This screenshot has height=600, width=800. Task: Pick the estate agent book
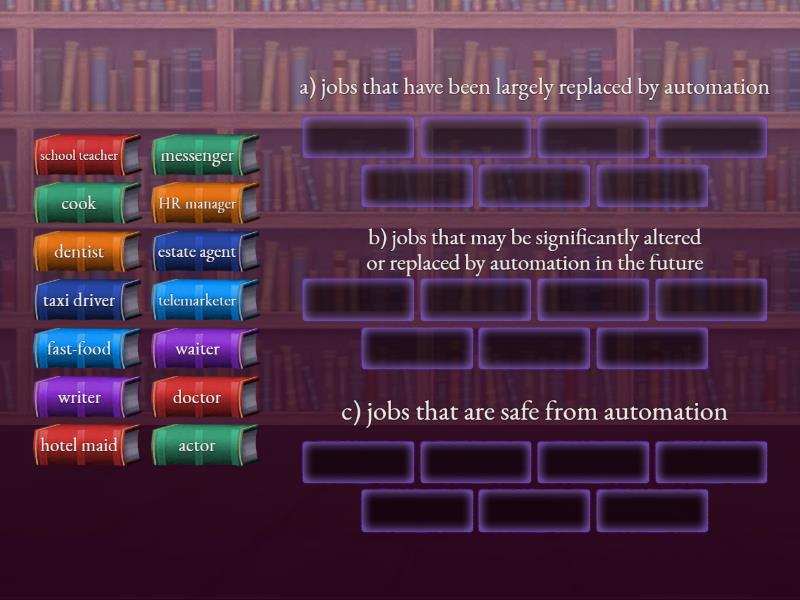198,252
